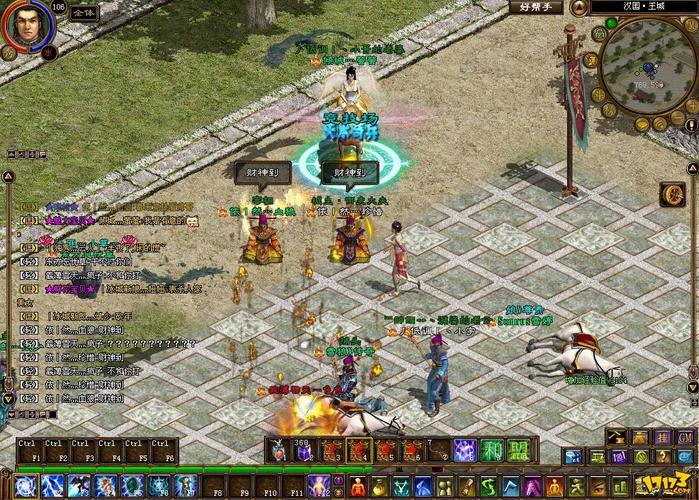Click the round gold button below the minimap
The width and height of the screenshot is (699, 500).
pyautogui.click(x=673, y=195)
